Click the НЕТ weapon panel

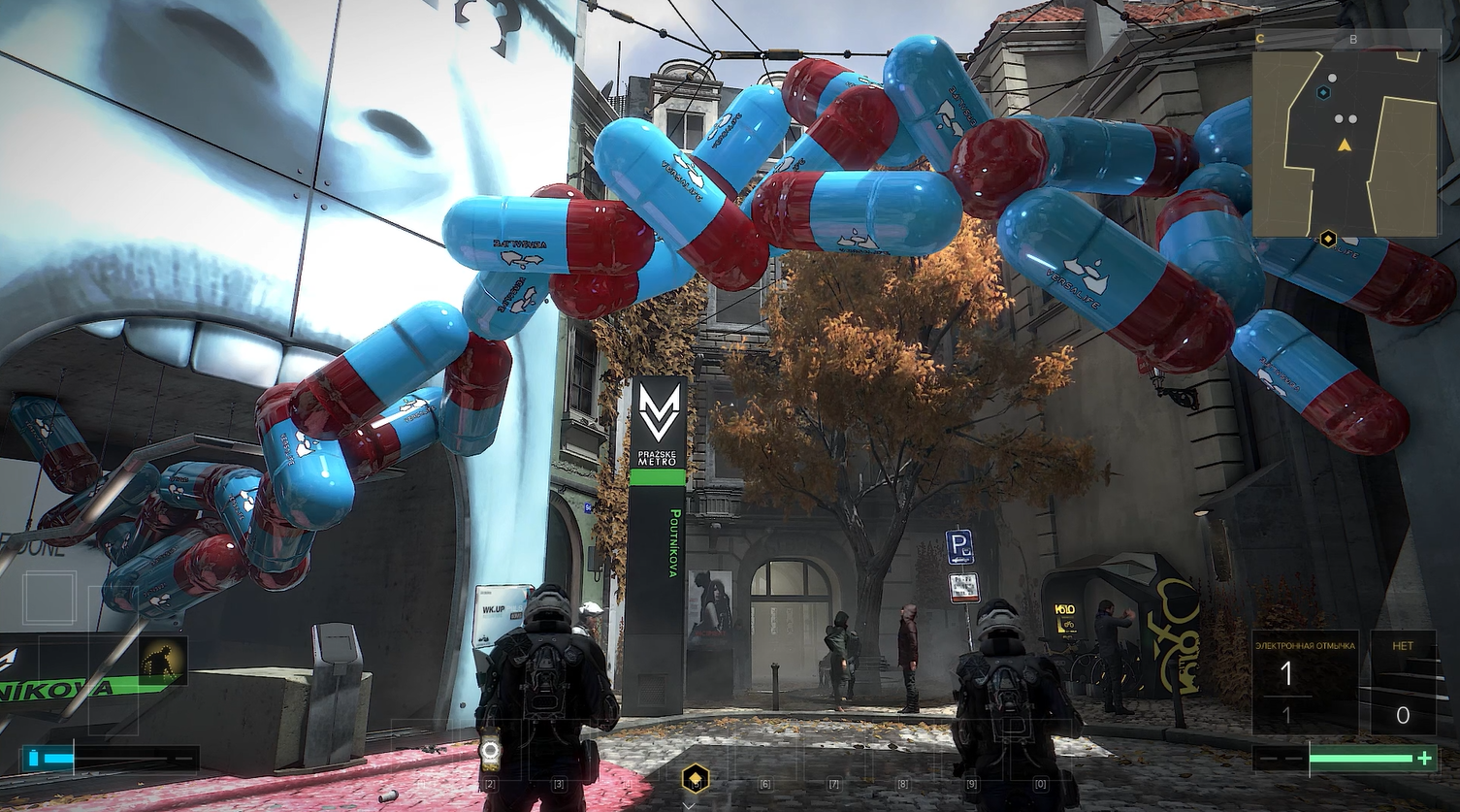[1403, 682]
